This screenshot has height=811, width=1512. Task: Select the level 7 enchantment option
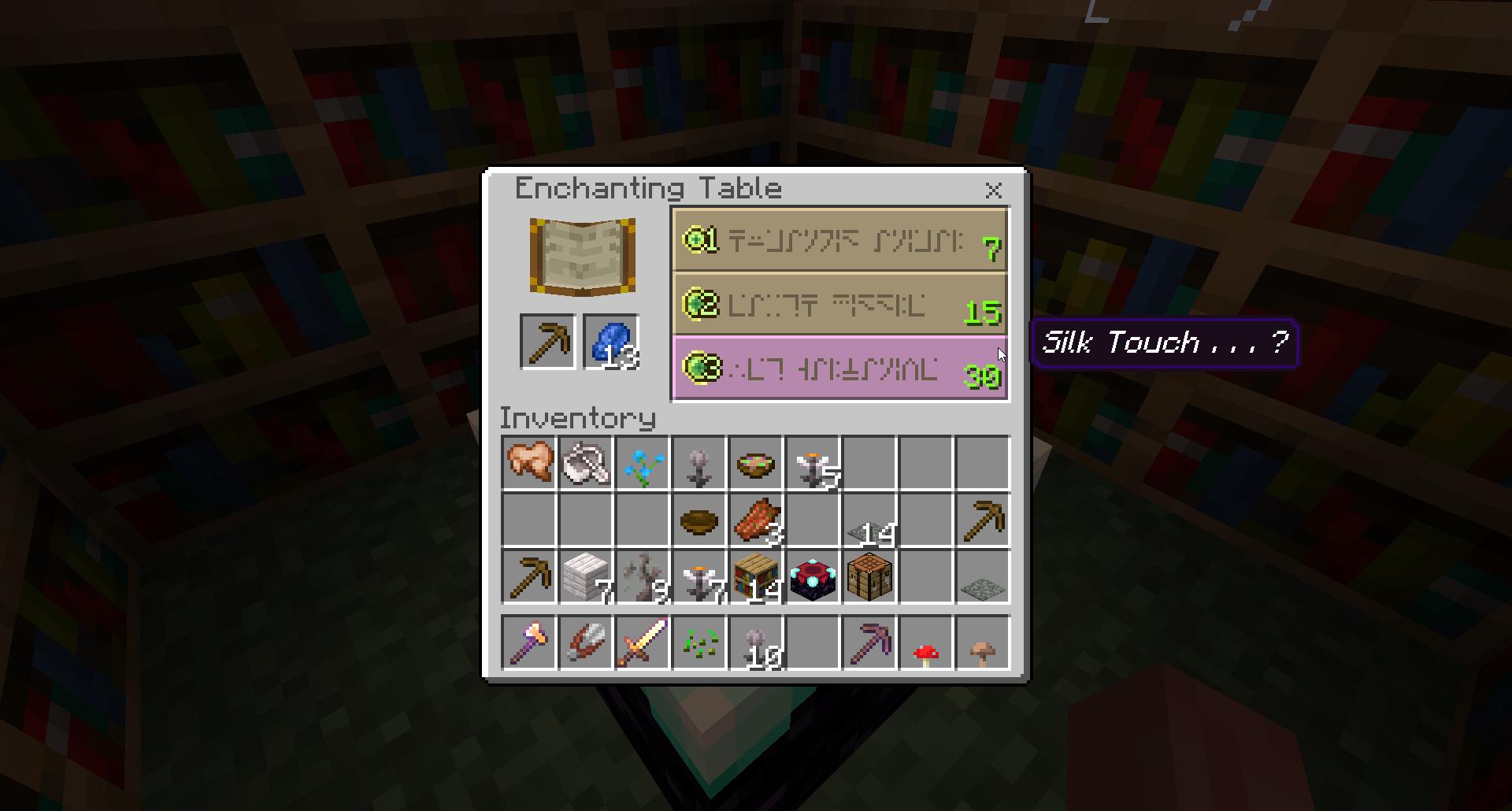coord(839,242)
